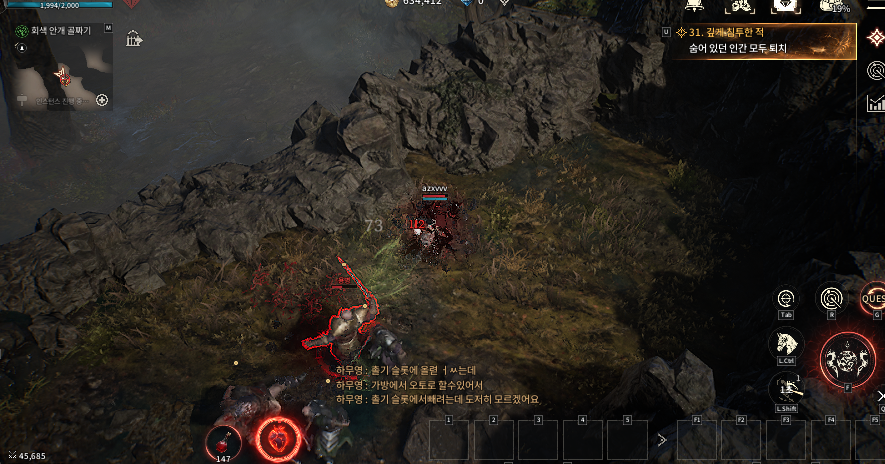885x464 pixels.
Task: Click the gate exit icon beside the minimap
Action: (x=134, y=39)
